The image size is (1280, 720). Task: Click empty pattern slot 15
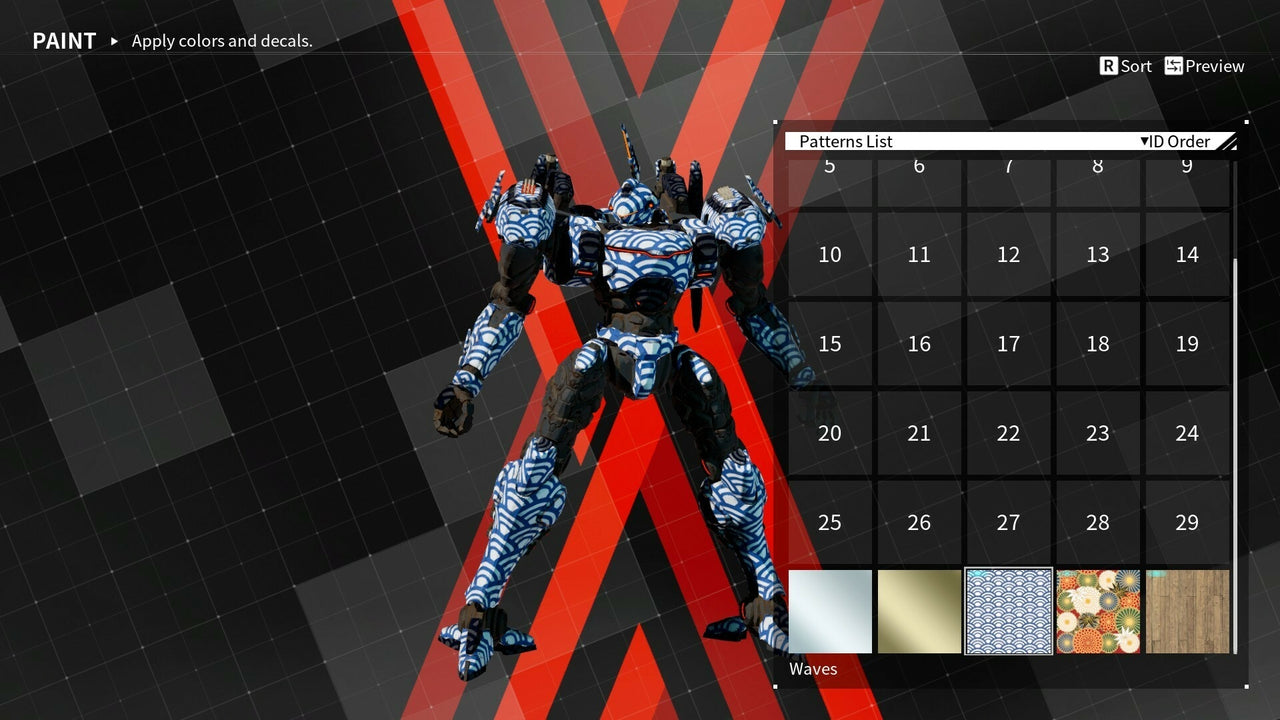coord(829,343)
